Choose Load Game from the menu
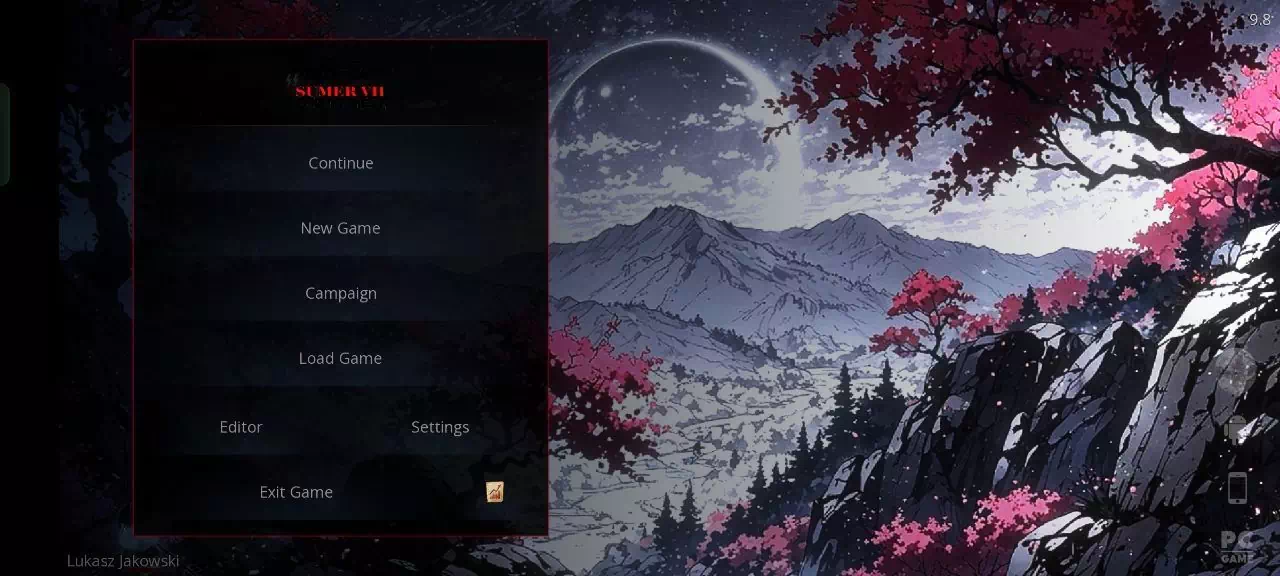The image size is (1280, 576). coord(340,358)
